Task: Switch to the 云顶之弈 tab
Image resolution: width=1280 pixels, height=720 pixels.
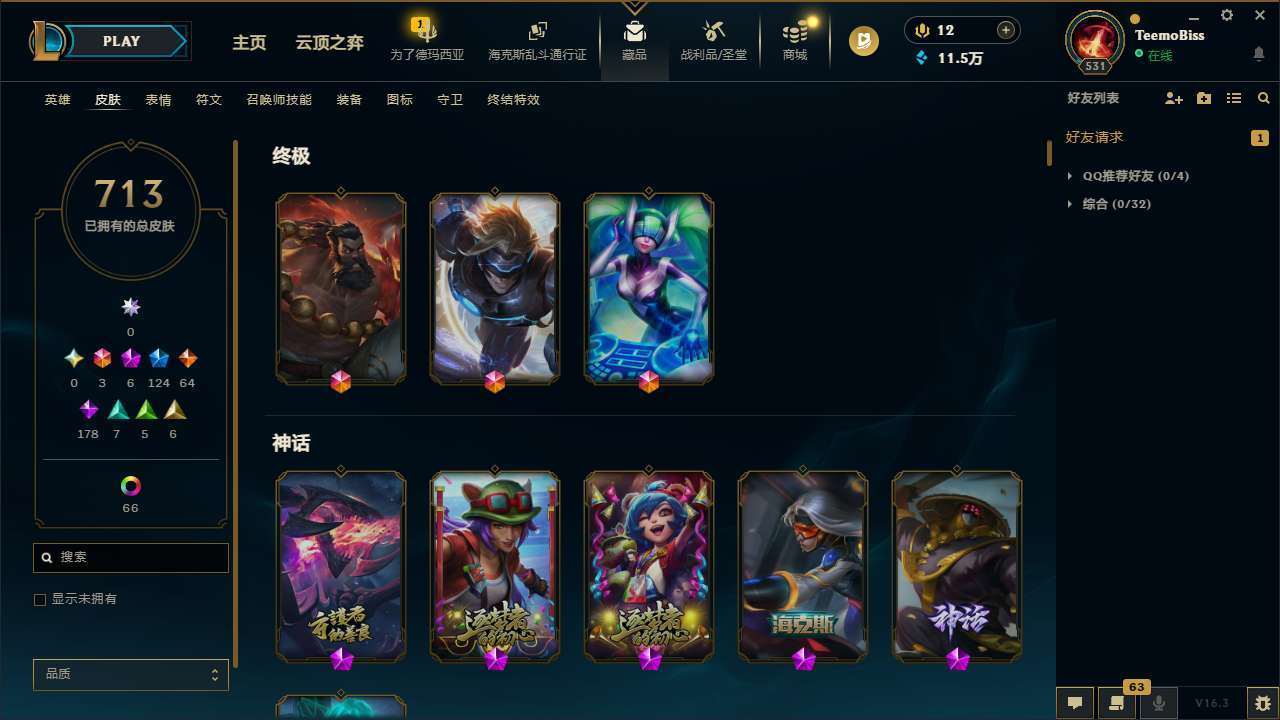Action: [x=331, y=43]
